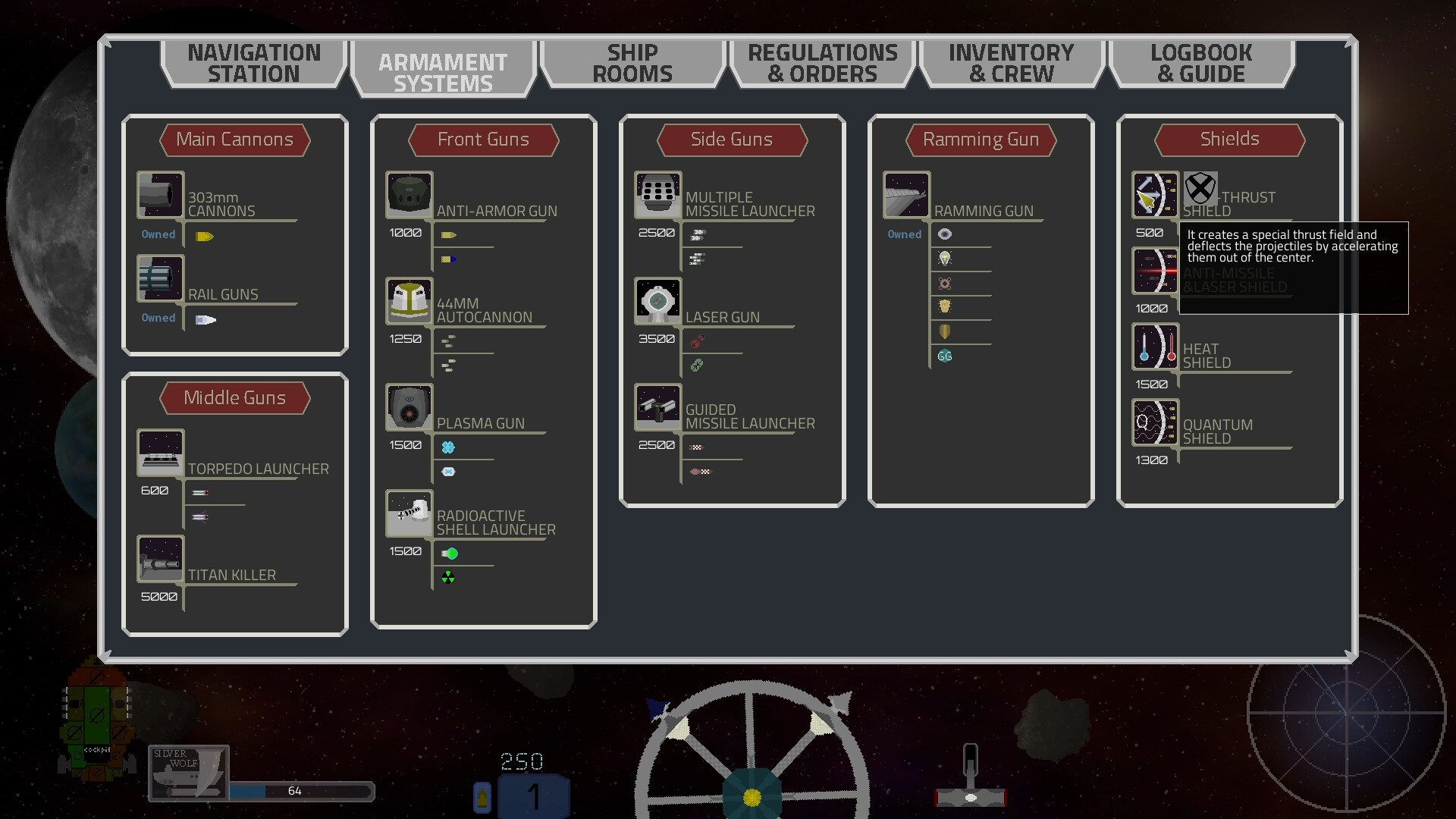Click the Torpedo Launcher icon

(x=160, y=452)
